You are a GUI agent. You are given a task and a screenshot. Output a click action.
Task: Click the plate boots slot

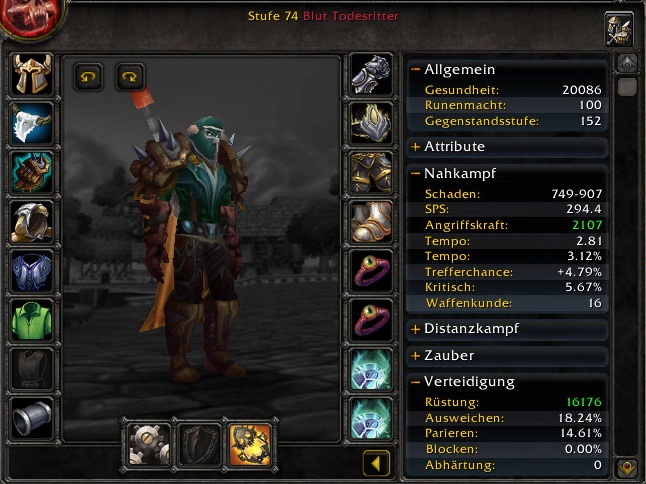click(x=370, y=221)
